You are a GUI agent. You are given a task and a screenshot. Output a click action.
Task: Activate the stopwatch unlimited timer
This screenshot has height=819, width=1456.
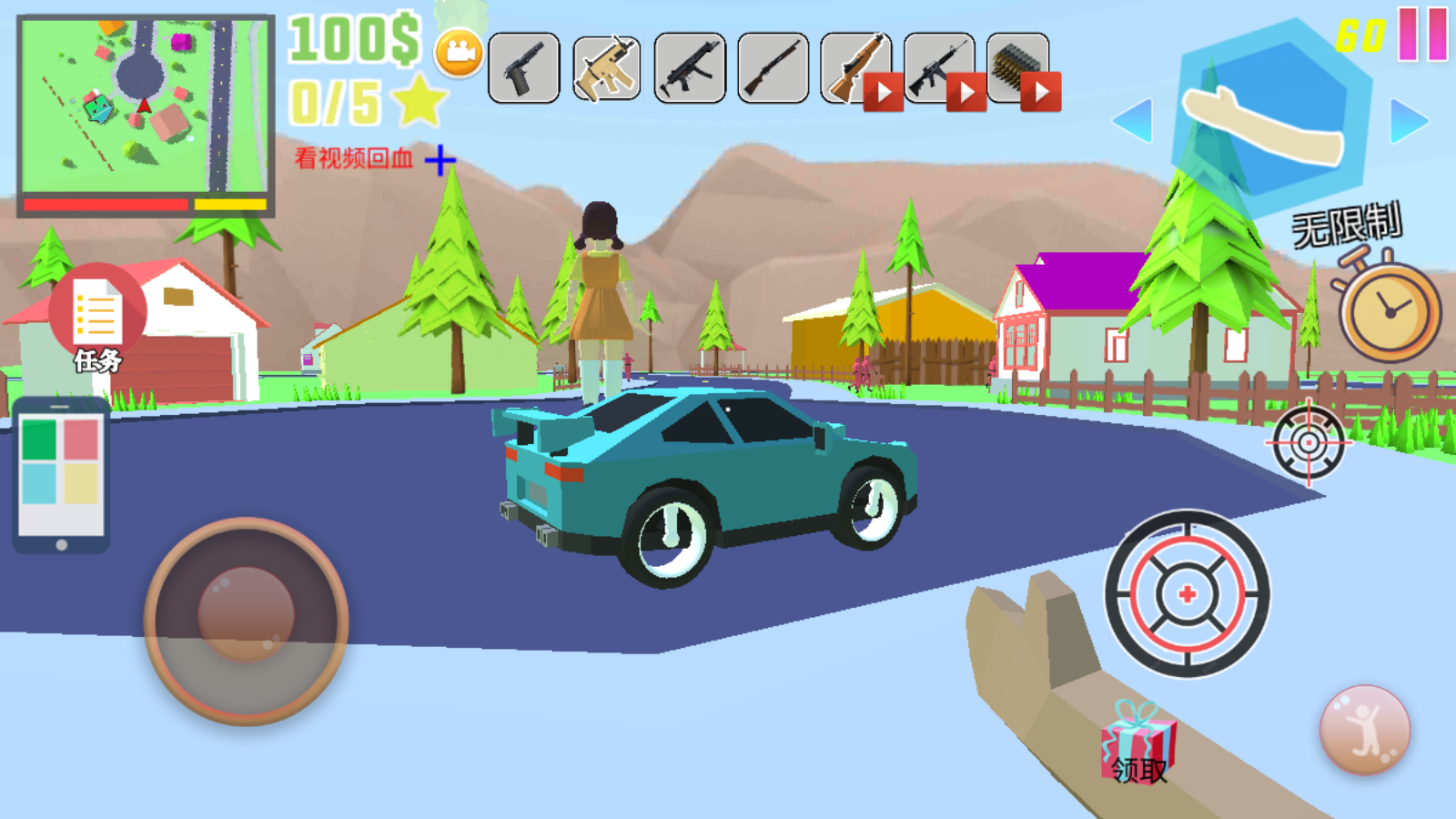point(1389,309)
